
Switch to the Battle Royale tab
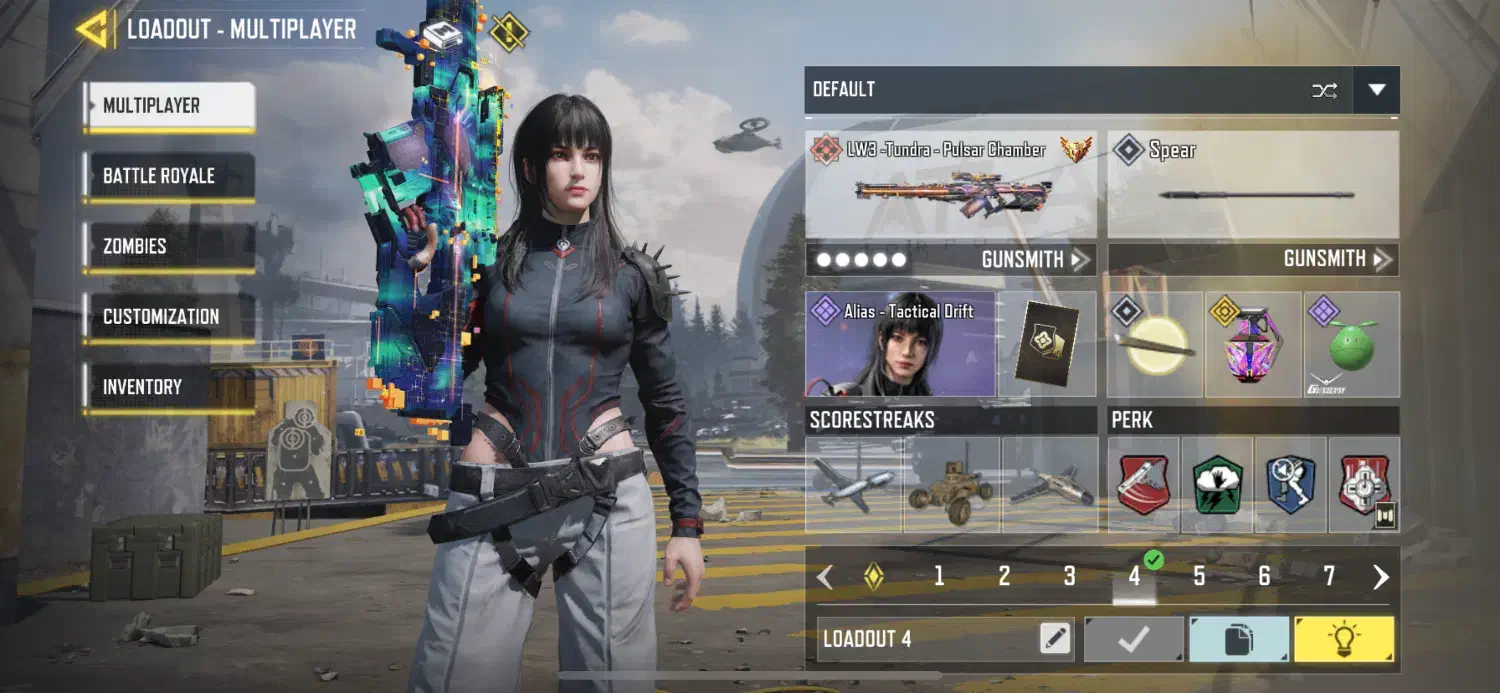(x=169, y=176)
